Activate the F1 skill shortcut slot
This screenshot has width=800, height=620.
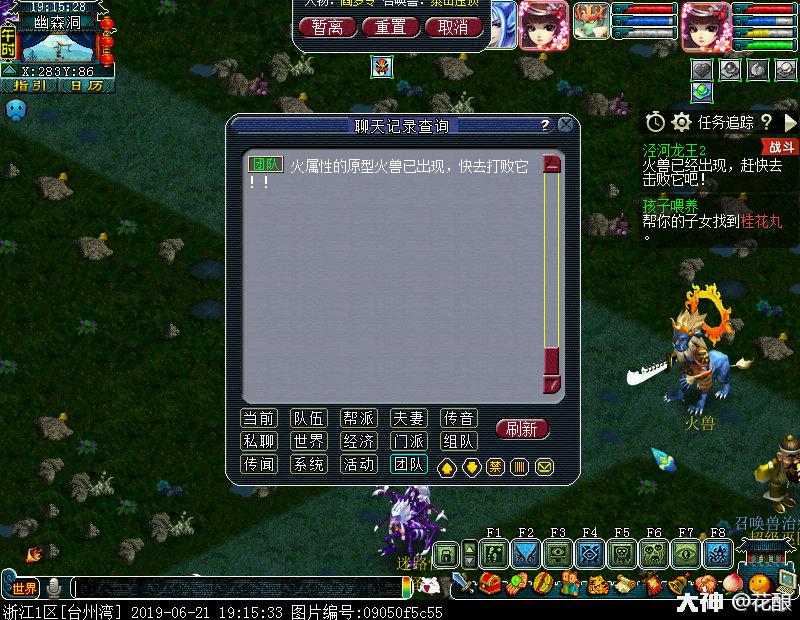click(x=494, y=554)
